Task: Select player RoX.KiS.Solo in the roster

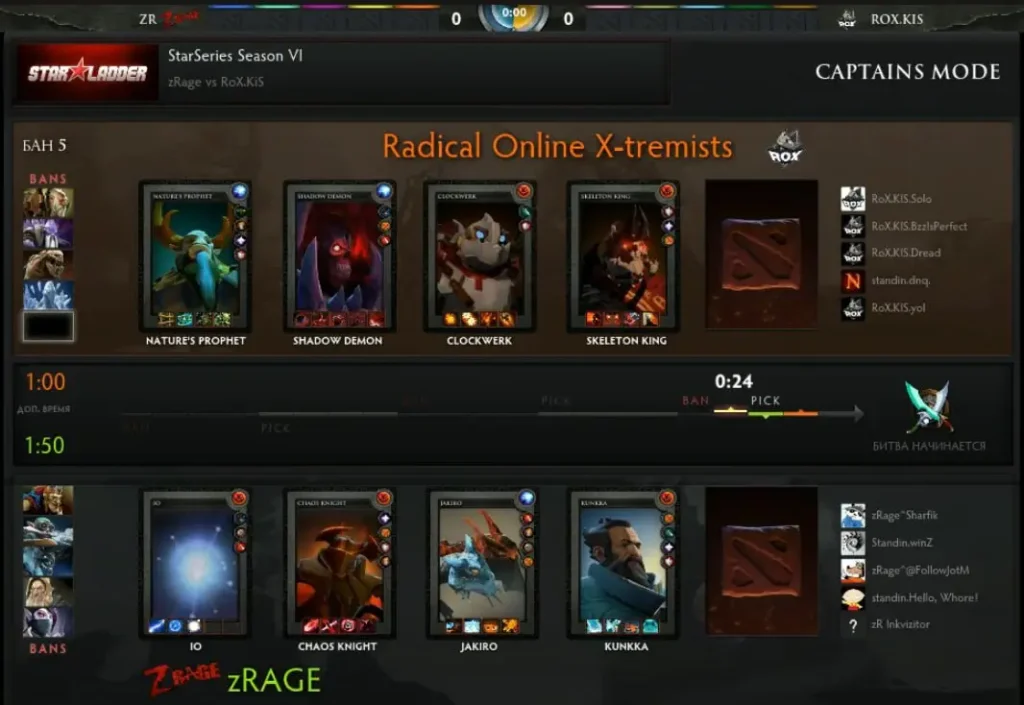Action: [900, 199]
